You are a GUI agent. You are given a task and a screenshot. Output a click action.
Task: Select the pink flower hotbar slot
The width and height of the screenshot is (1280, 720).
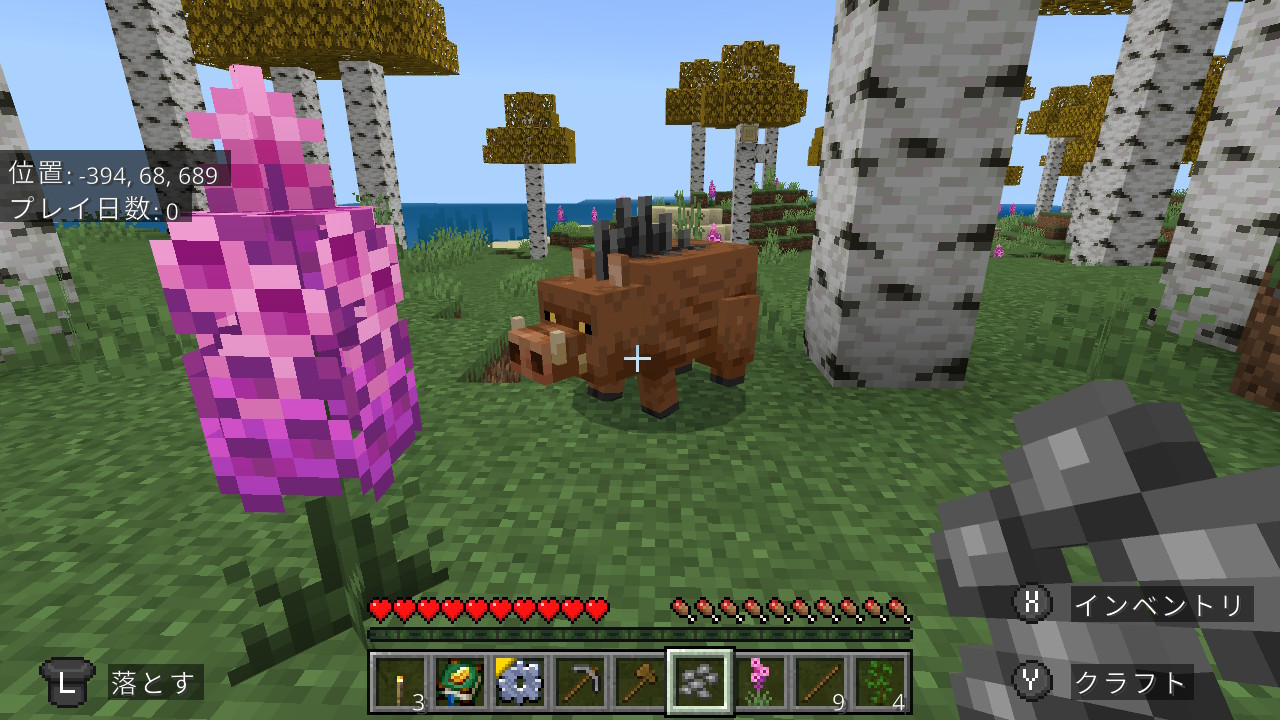[x=760, y=682]
